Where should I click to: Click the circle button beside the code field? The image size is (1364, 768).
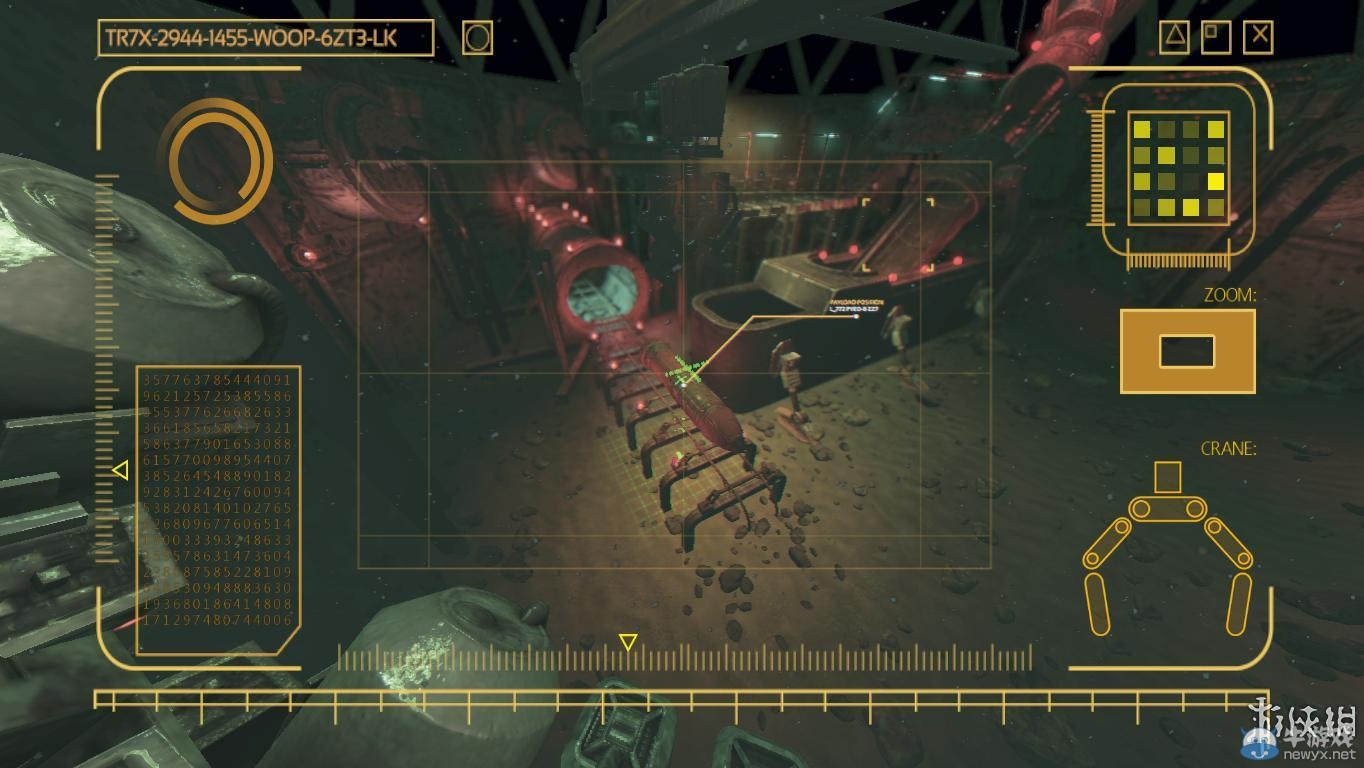(478, 38)
